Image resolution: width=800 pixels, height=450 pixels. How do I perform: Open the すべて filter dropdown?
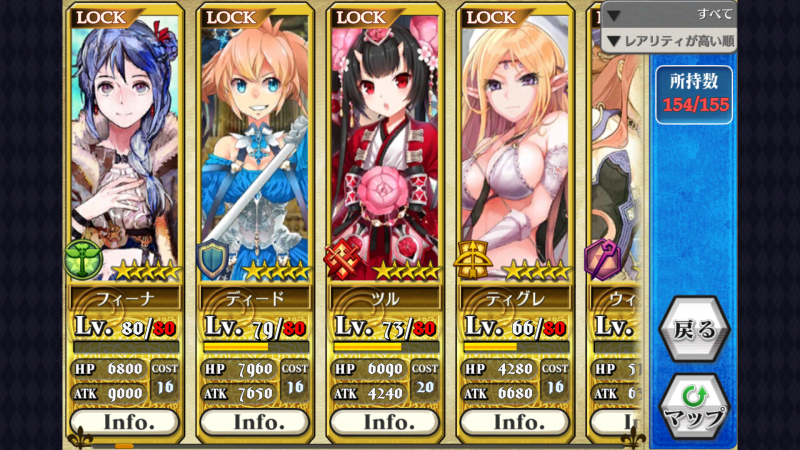(x=668, y=14)
